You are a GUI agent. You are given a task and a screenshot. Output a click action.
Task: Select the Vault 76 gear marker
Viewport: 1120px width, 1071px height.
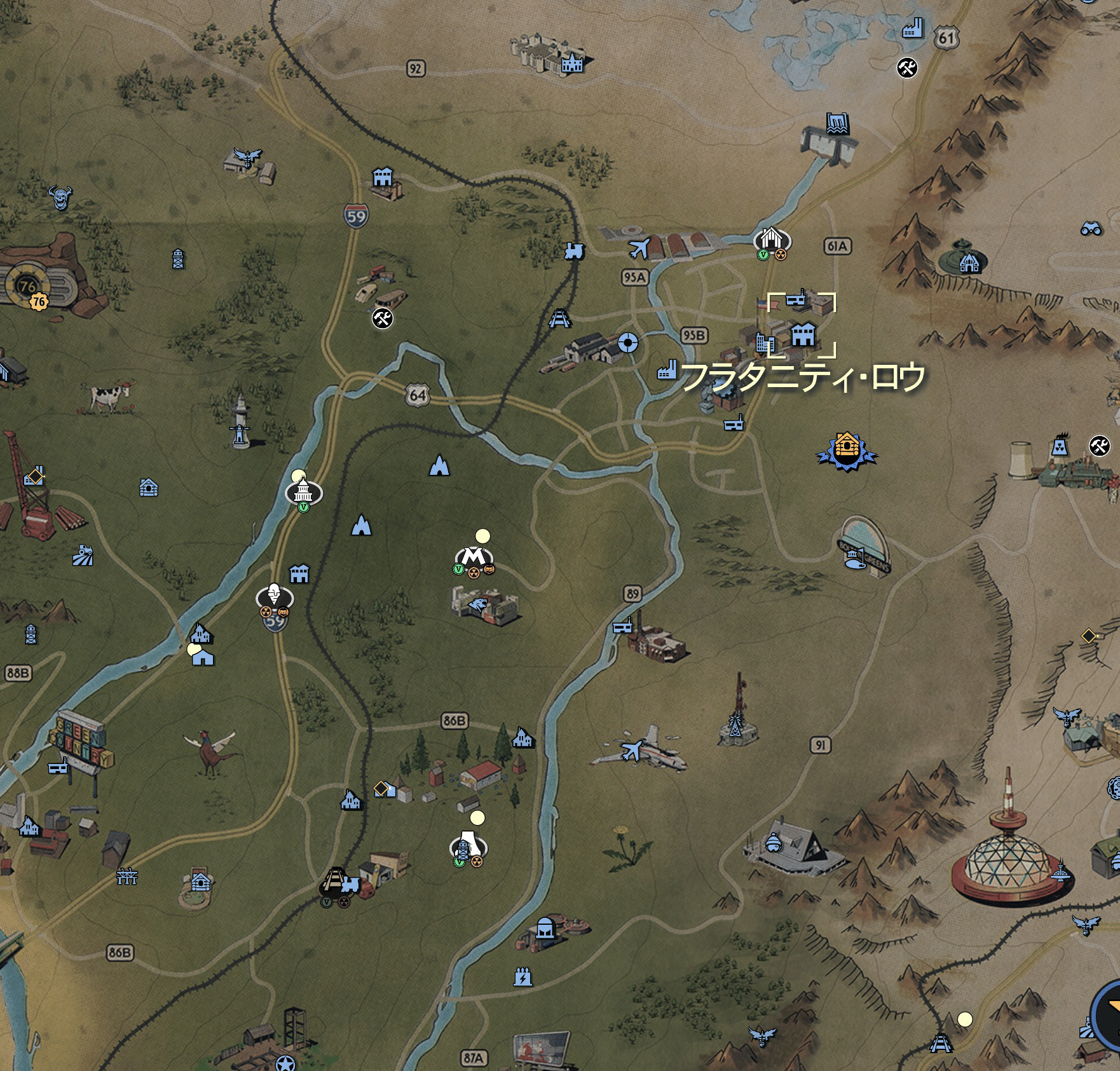[27, 286]
